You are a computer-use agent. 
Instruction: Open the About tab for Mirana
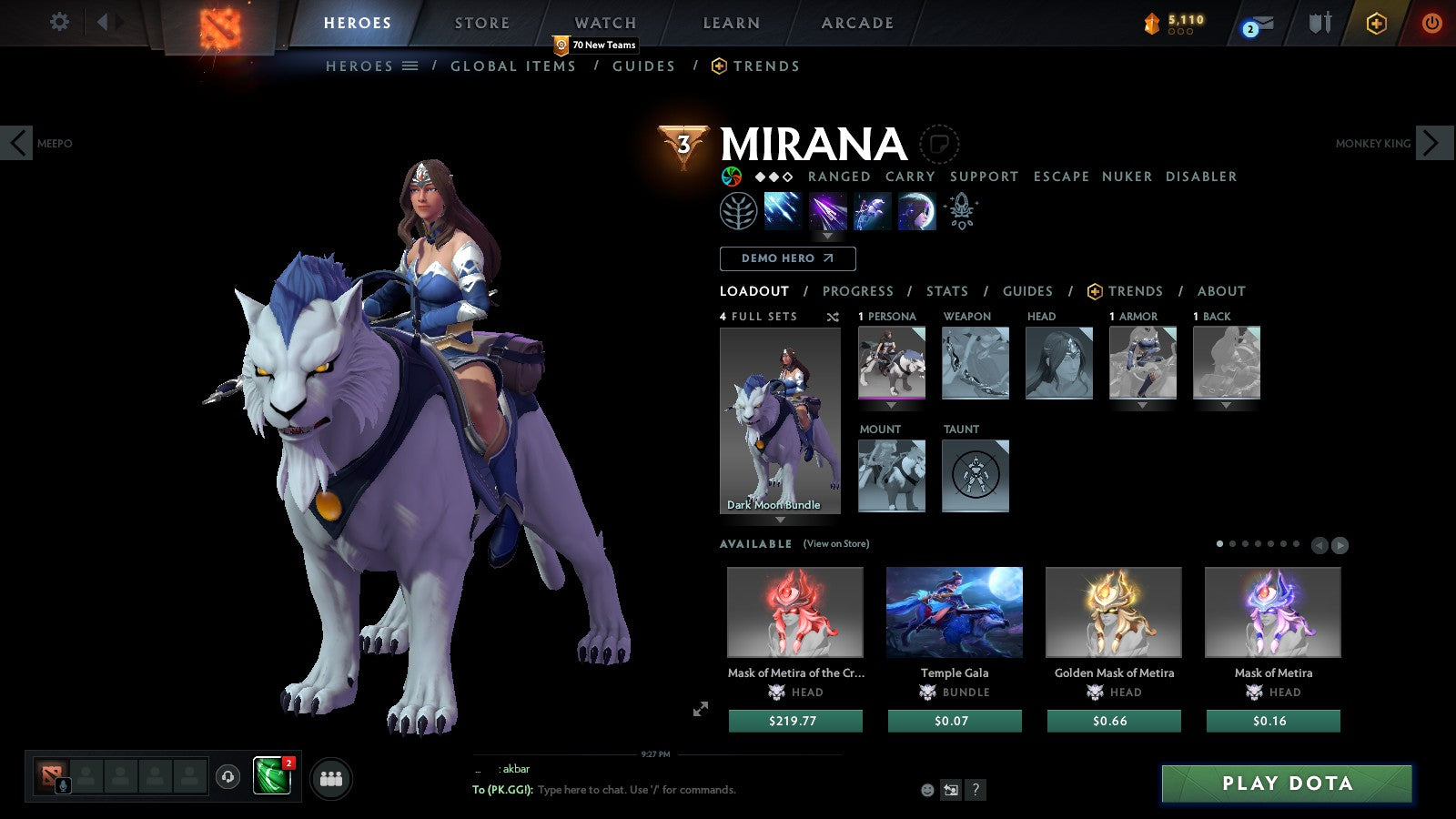tap(1221, 291)
